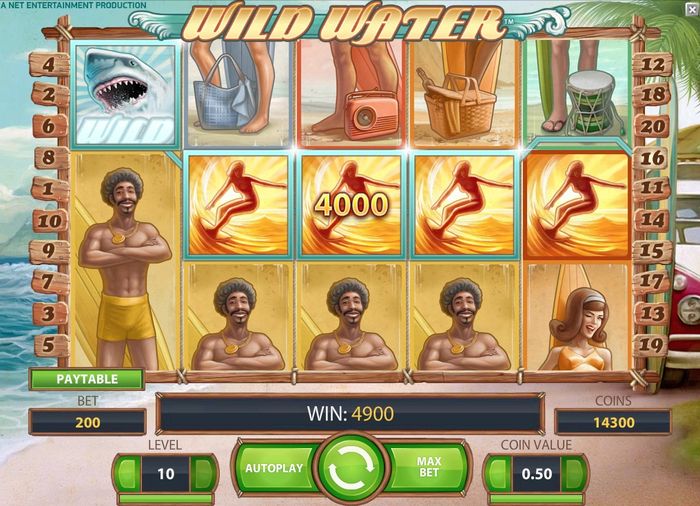Select payline 12 wooden sign
Viewport: 700px width, 506px height.
click(651, 66)
